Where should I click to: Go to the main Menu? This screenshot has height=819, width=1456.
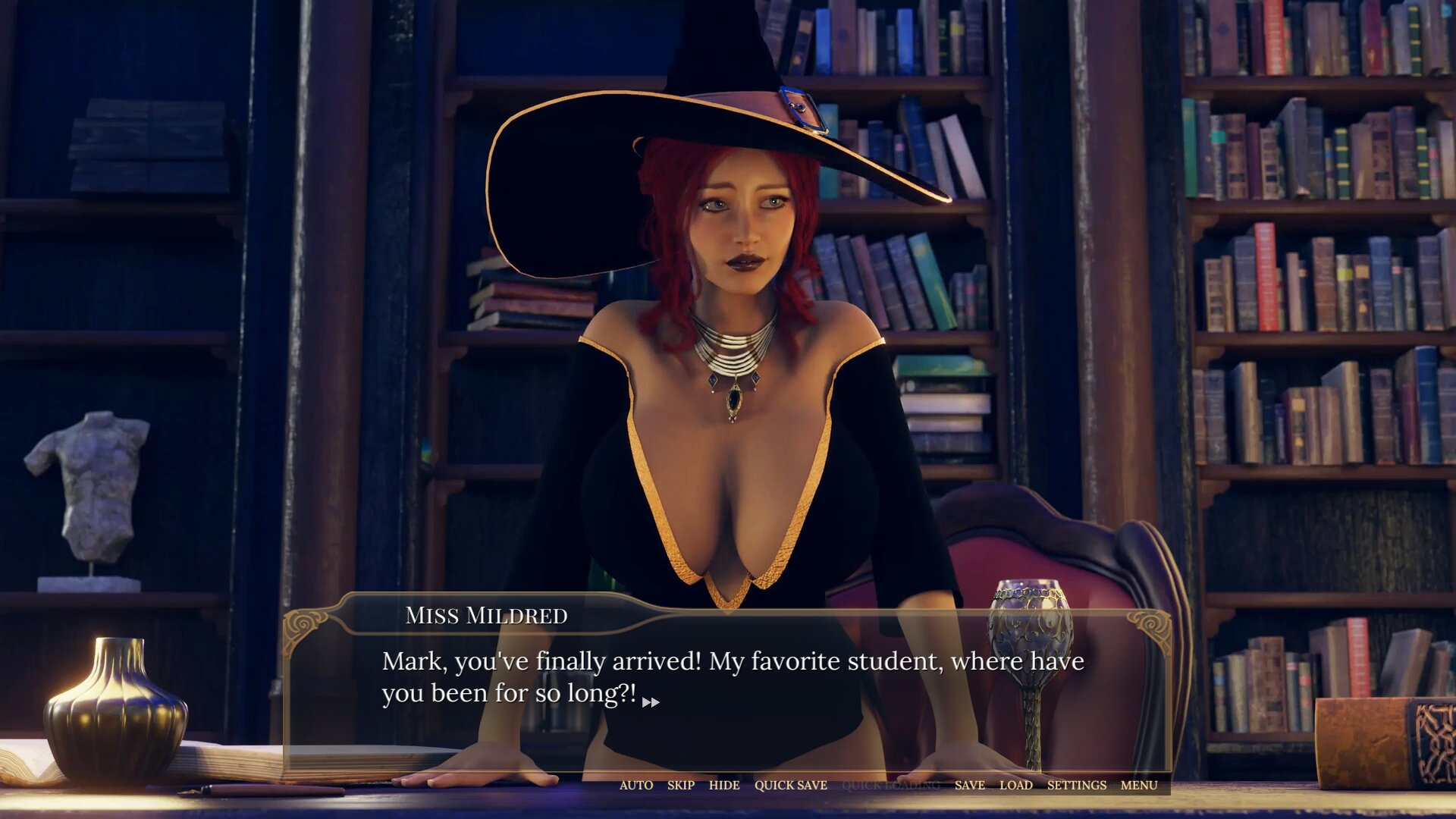click(1138, 785)
